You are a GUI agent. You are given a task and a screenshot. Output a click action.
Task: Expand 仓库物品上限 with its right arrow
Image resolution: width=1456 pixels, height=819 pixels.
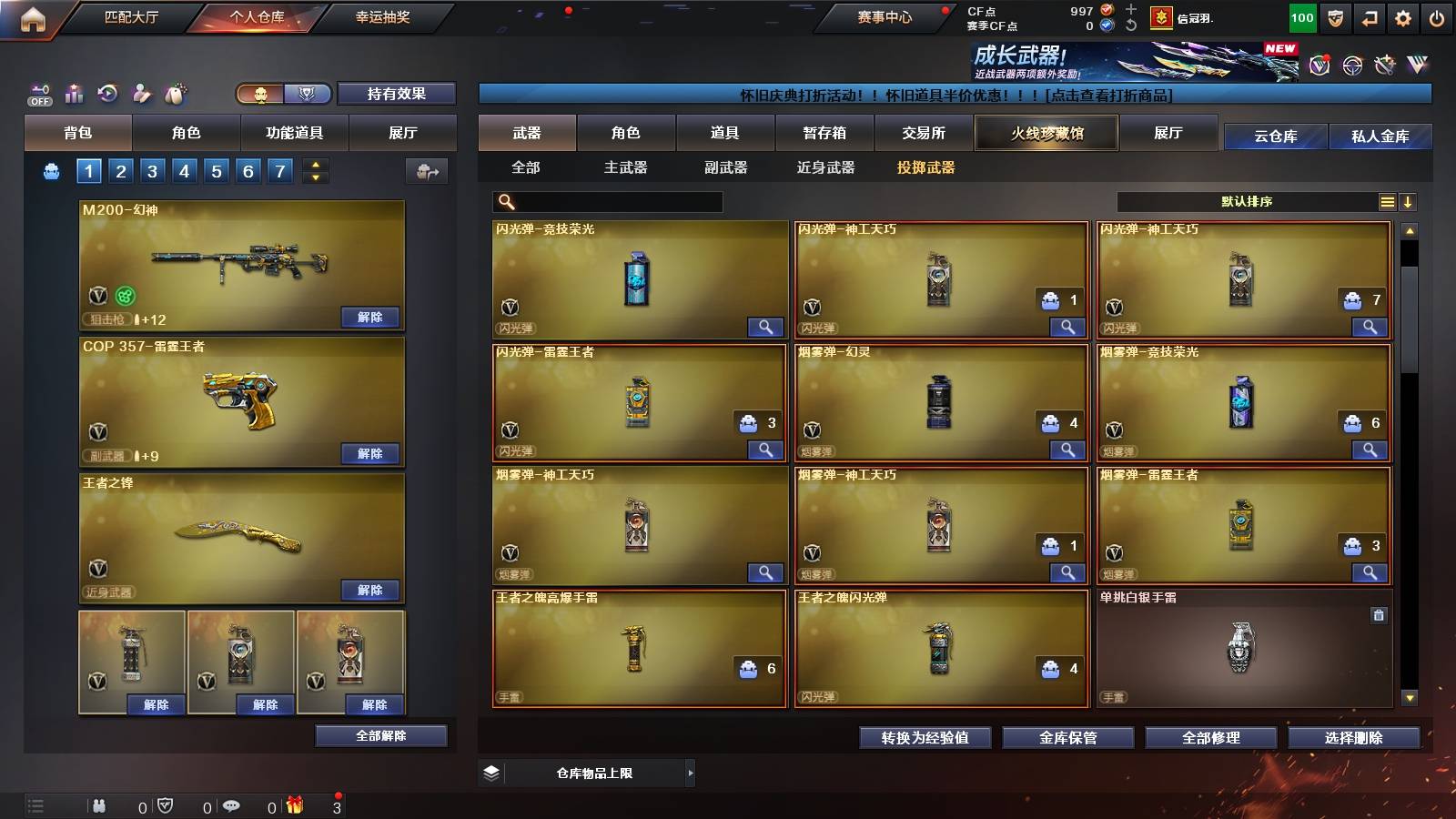[x=690, y=773]
